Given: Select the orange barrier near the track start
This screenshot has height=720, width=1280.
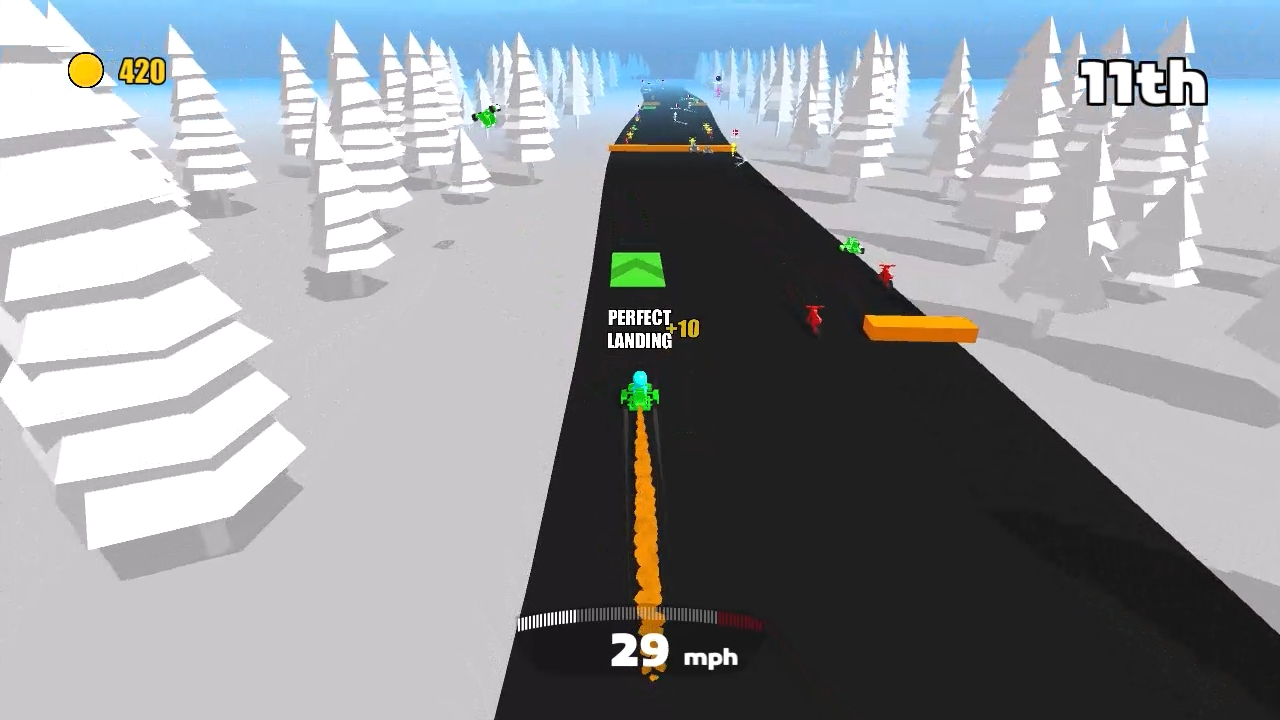Looking at the screenshot, I should point(668,146).
